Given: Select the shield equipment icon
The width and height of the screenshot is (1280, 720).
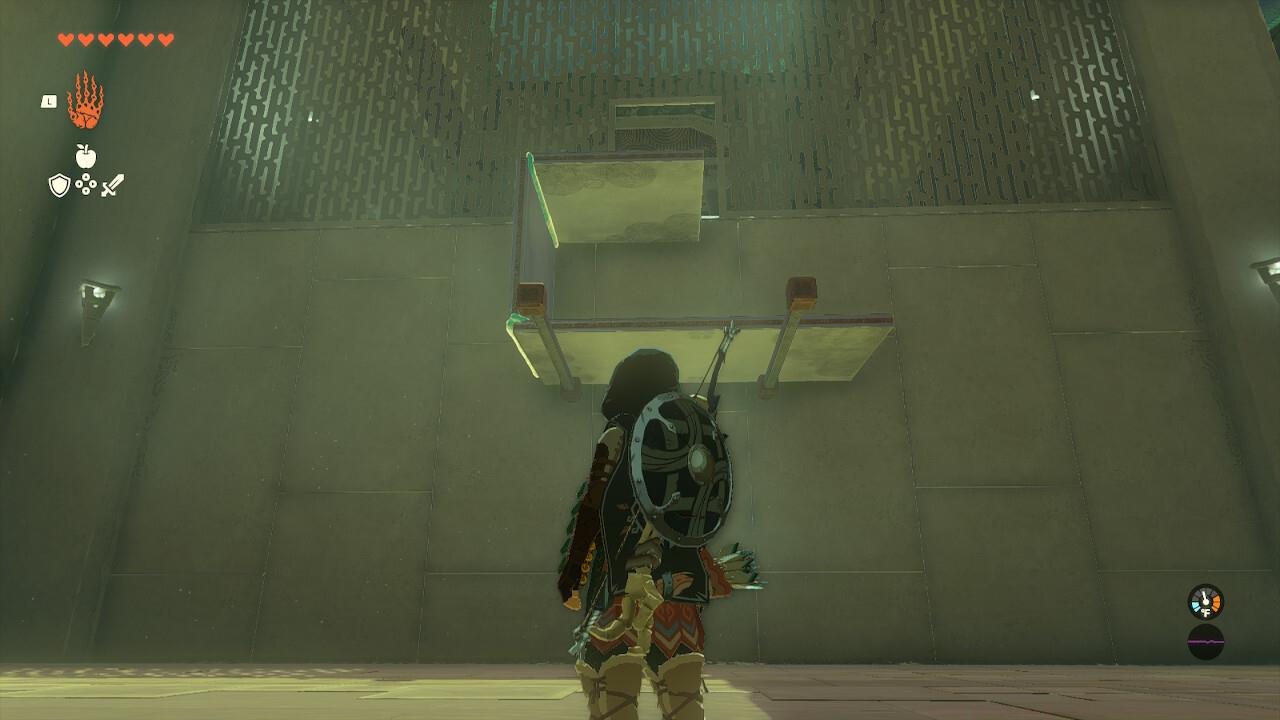Looking at the screenshot, I should [x=59, y=184].
